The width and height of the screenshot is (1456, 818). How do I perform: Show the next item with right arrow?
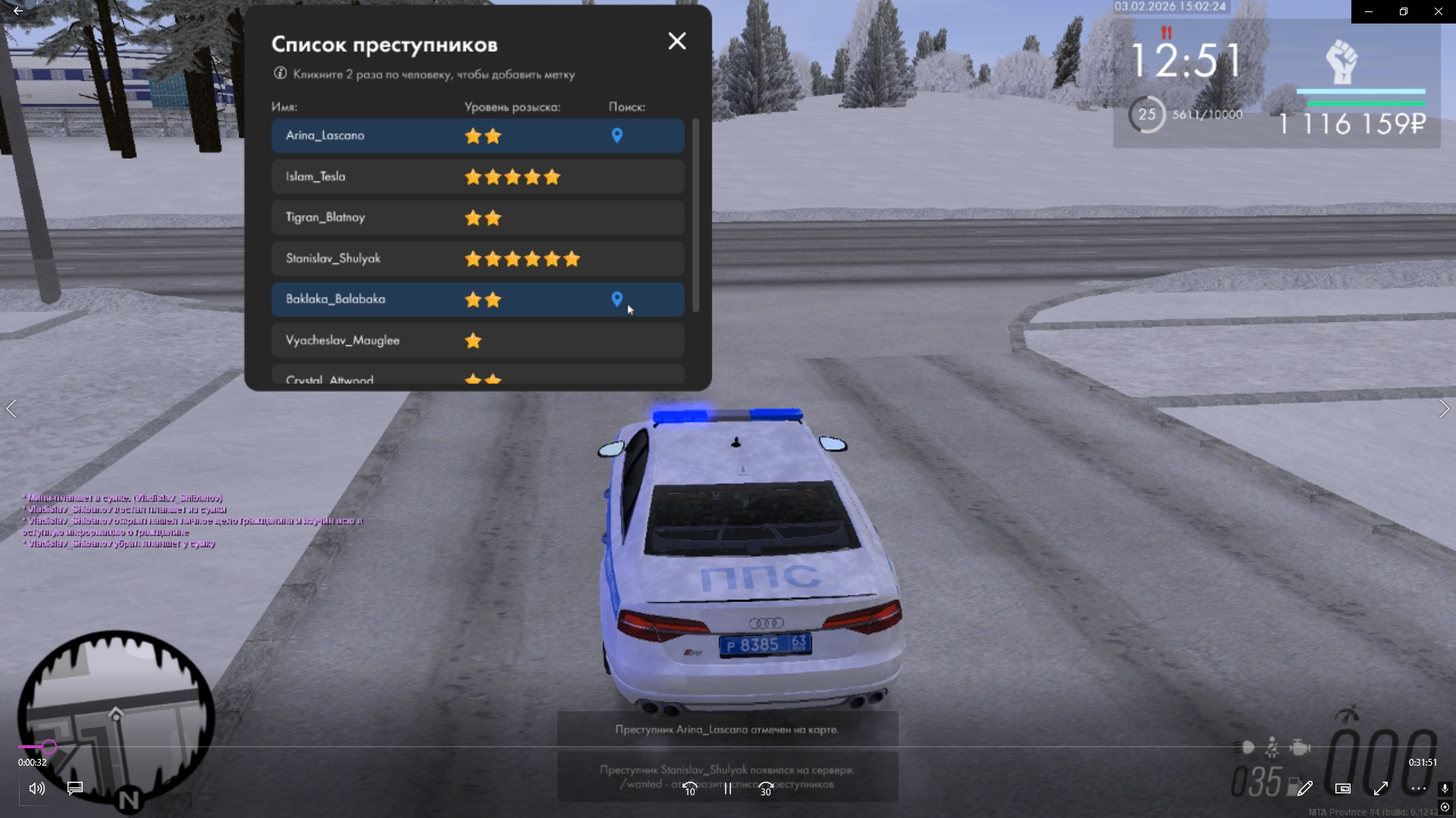1444,409
